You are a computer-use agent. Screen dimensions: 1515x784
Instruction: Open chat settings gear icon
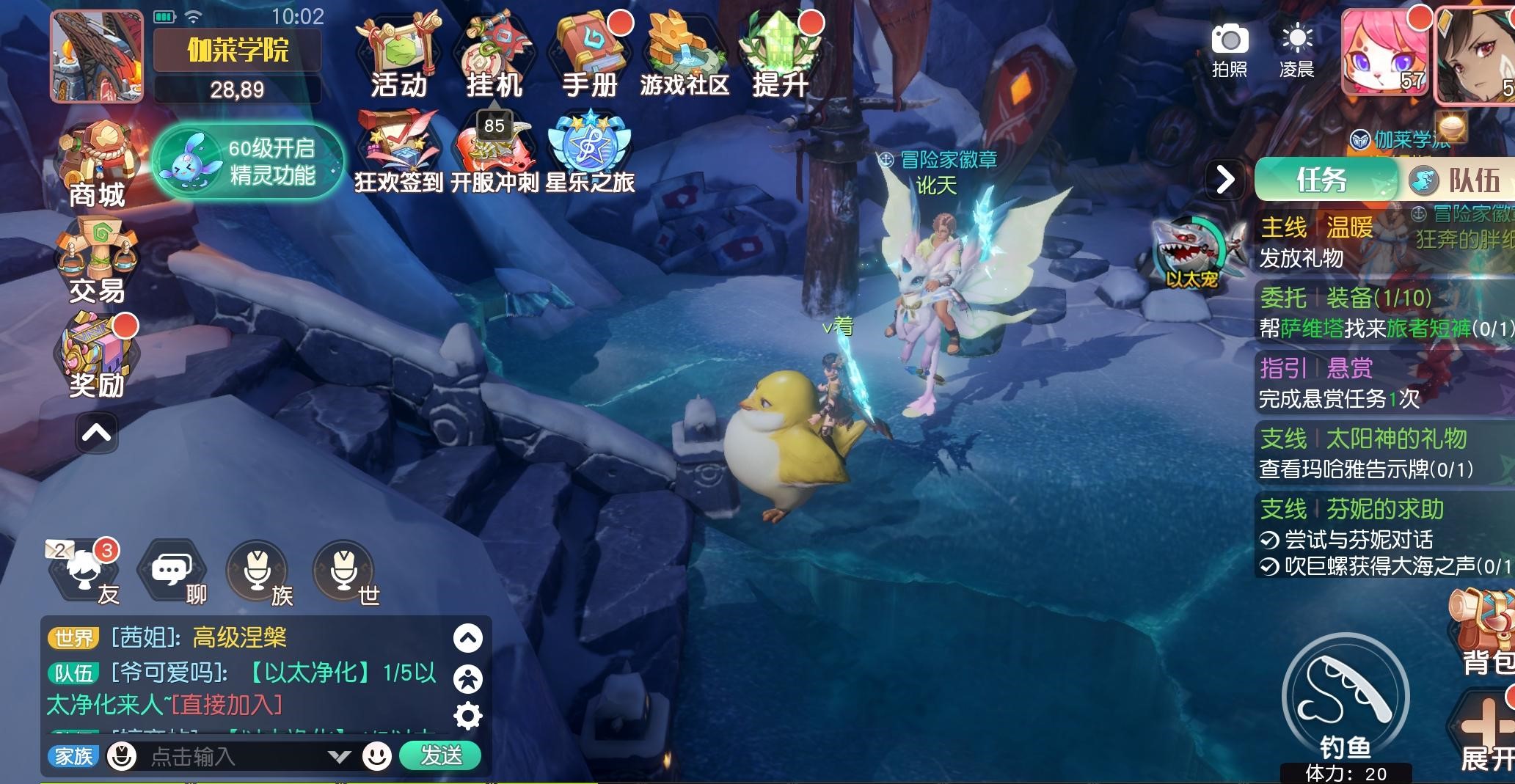468,716
